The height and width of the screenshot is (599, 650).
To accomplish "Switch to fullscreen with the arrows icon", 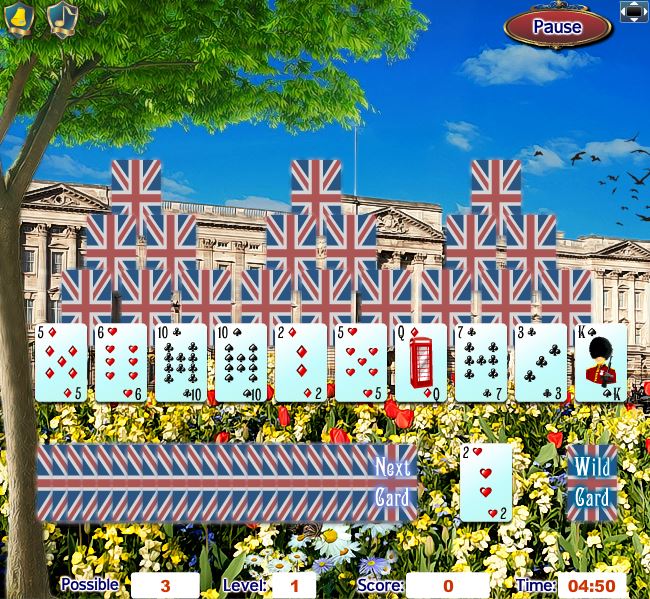I will [x=635, y=11].
